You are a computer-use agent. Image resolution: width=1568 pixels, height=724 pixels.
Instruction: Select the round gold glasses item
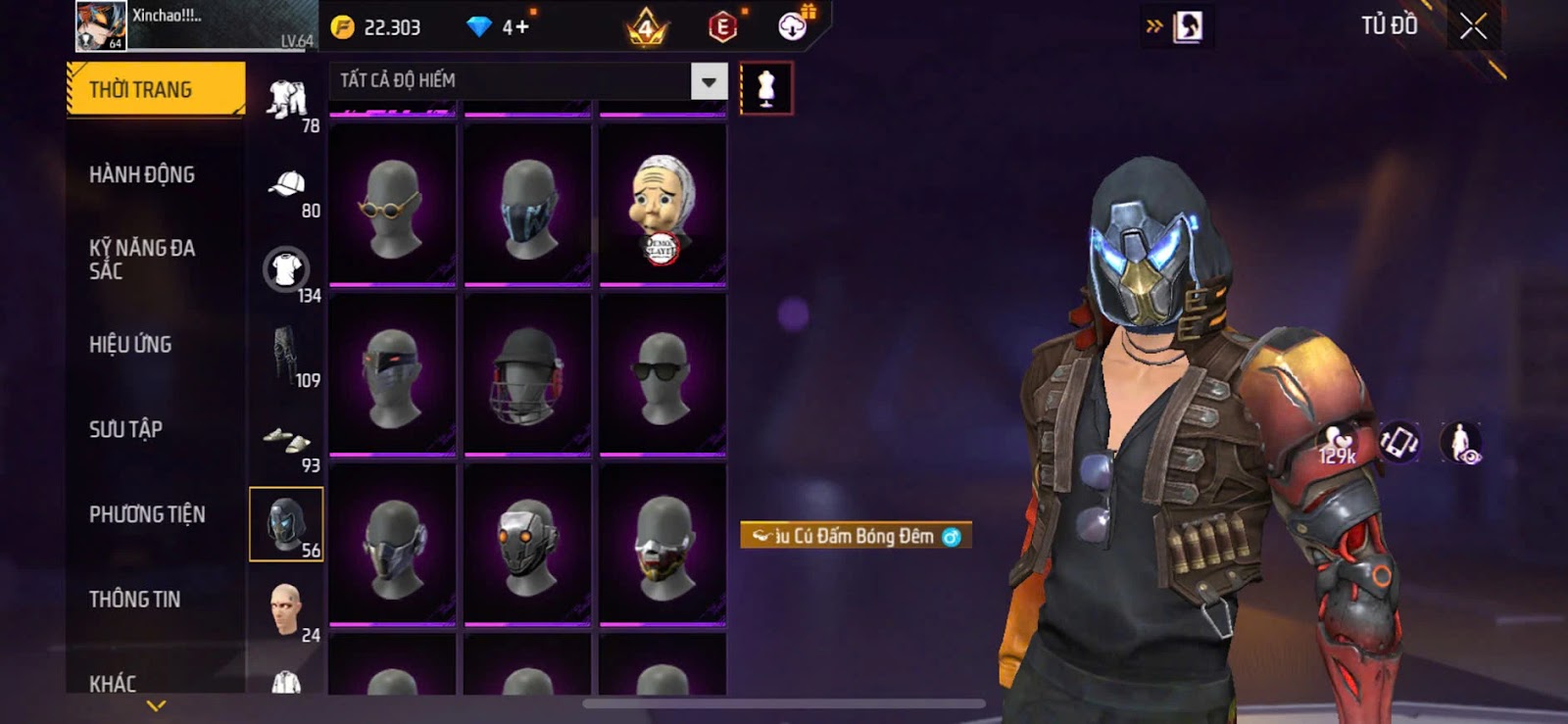coord(392,206)
